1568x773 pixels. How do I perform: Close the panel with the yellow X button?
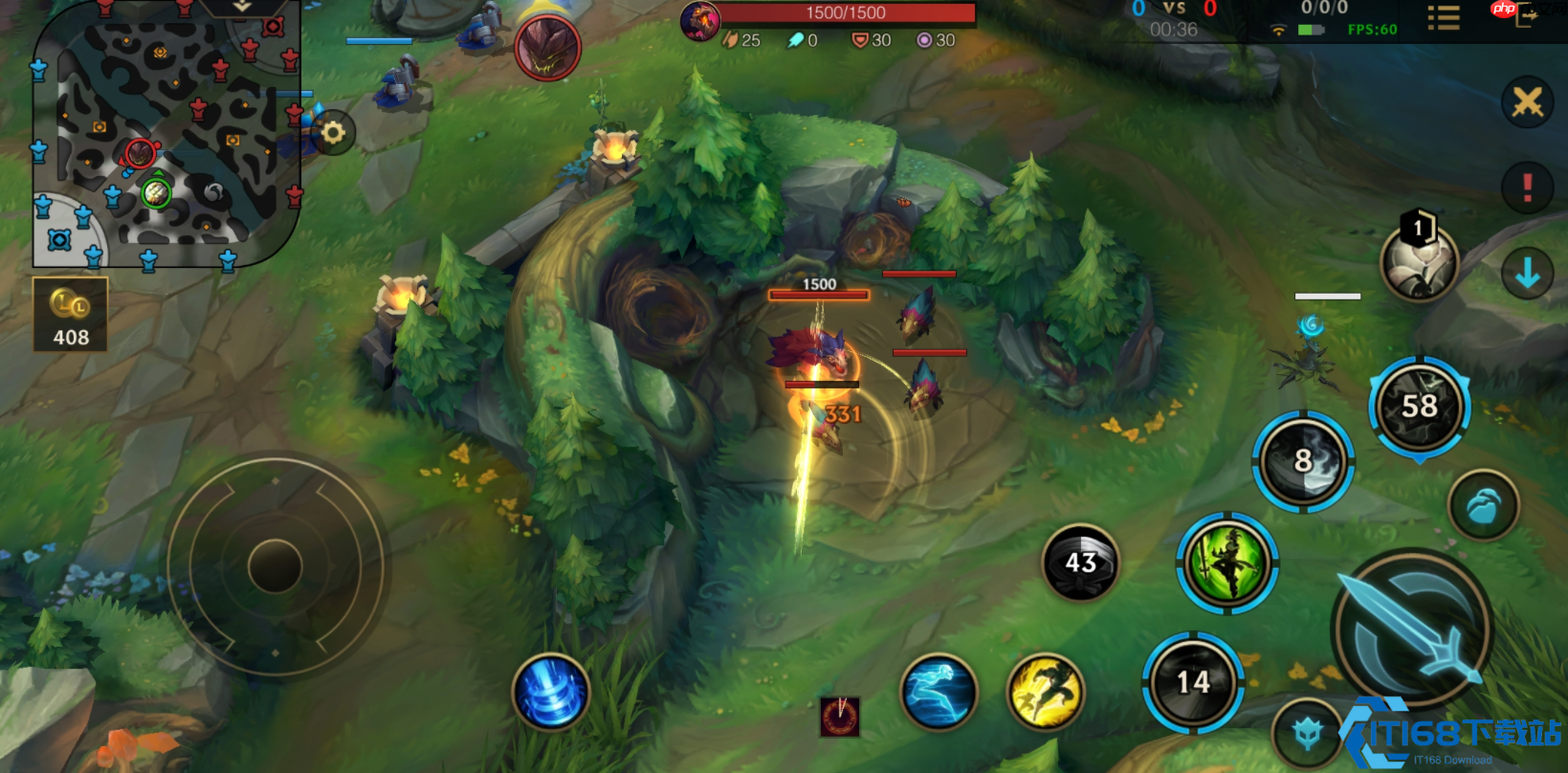[1527, 101]
